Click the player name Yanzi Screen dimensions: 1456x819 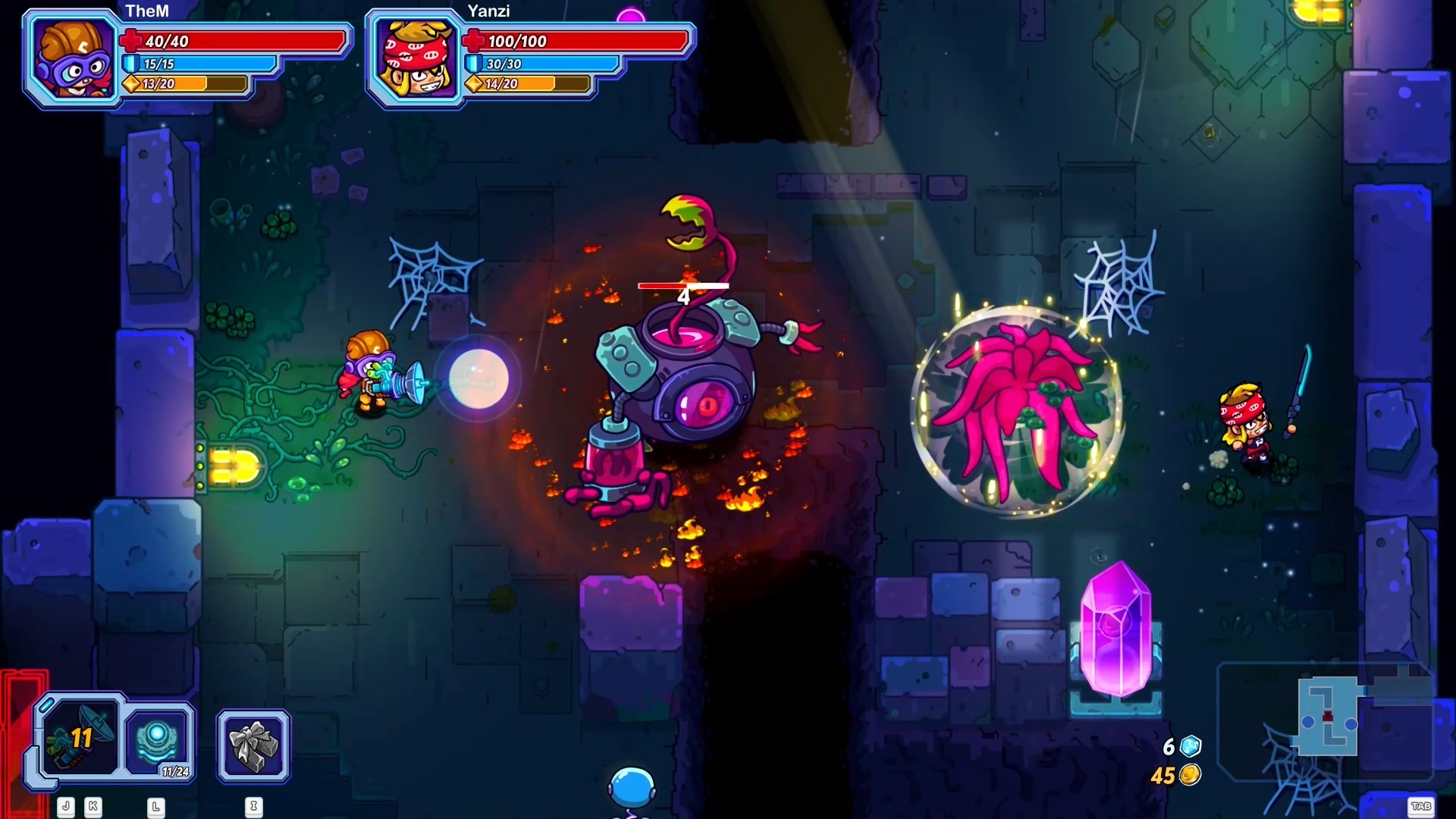(488, 11)
